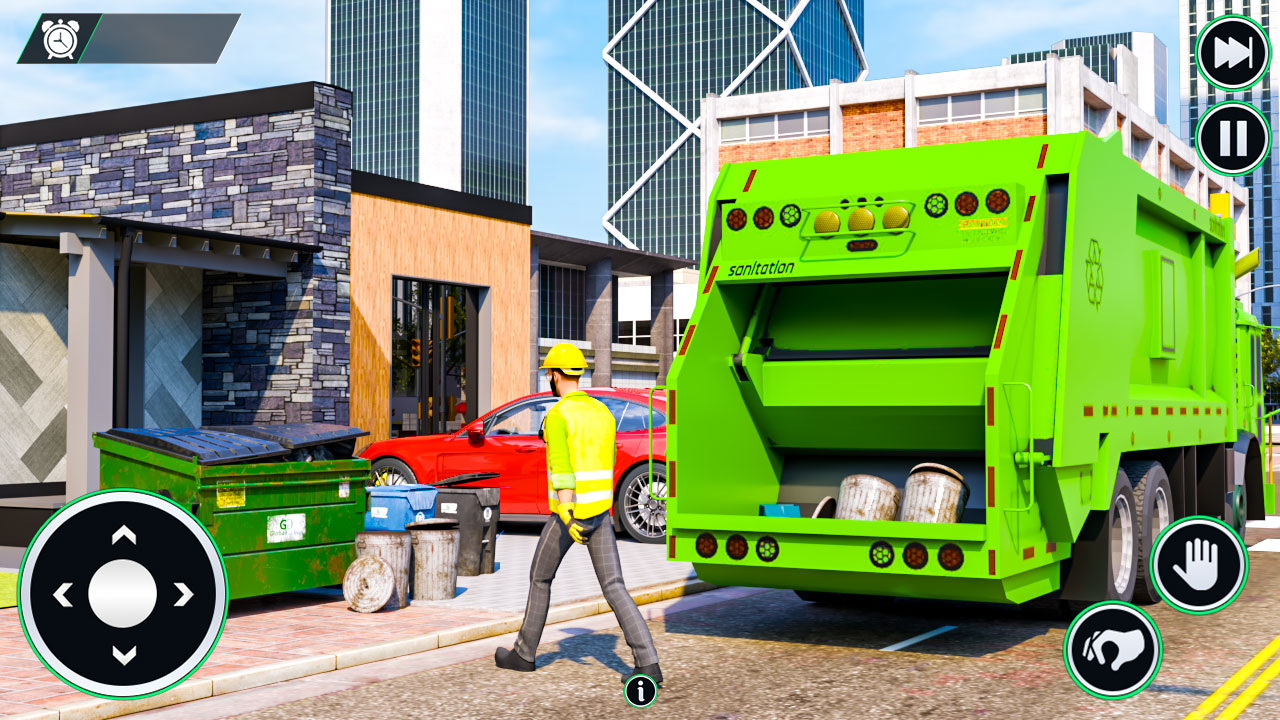Tap the timer progress bar
Screen dimensions: 1280x720
160,40
